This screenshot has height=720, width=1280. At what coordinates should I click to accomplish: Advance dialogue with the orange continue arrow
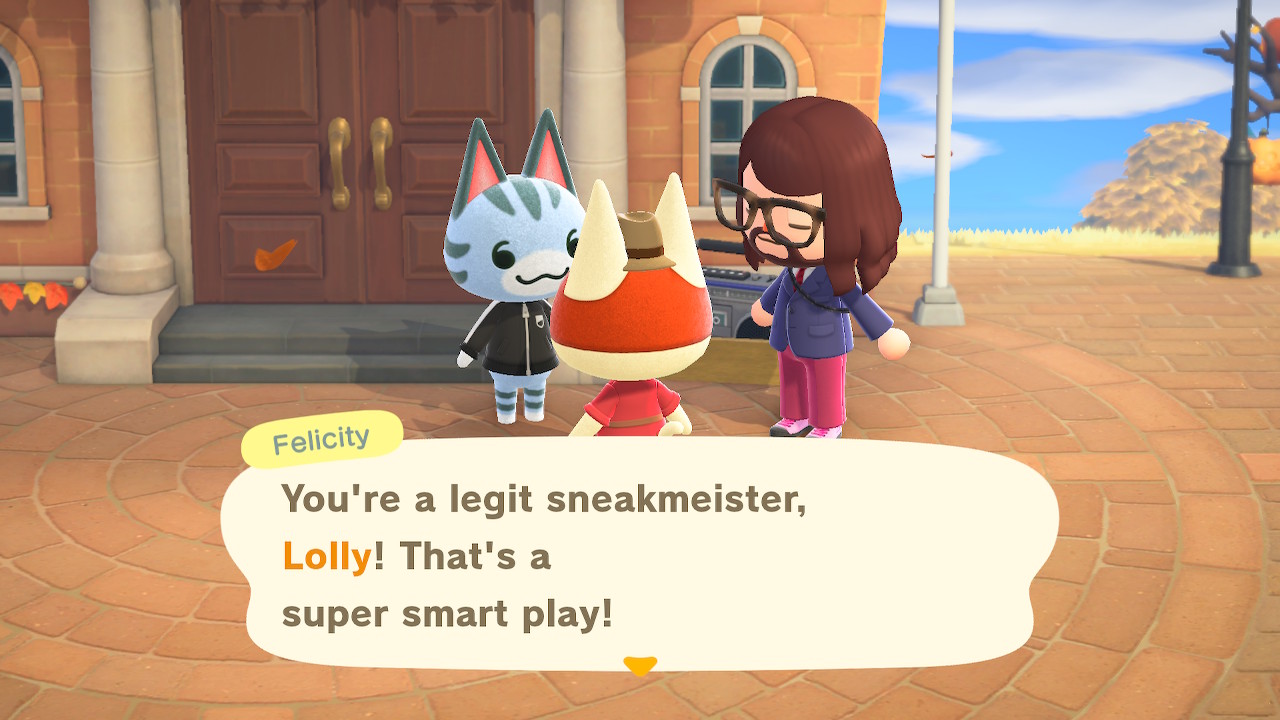pyautogui.click(x=640, y=665)
